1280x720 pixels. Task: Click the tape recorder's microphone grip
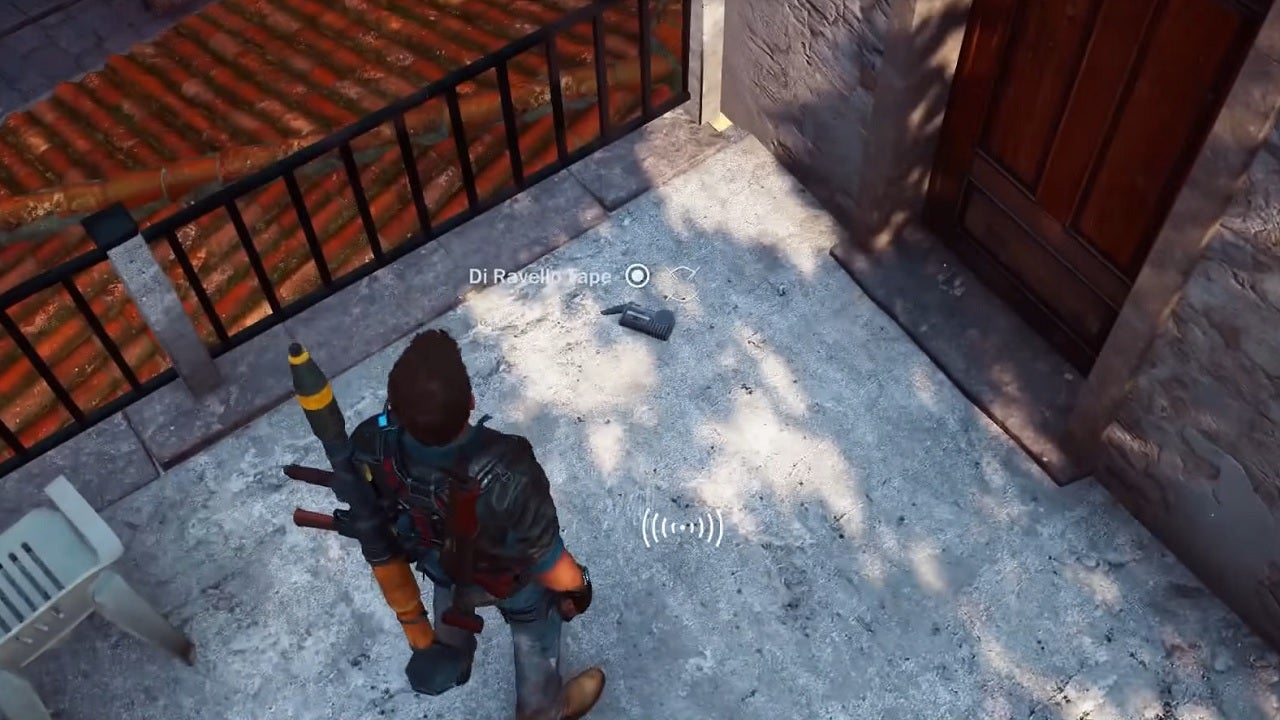[662, 328]
